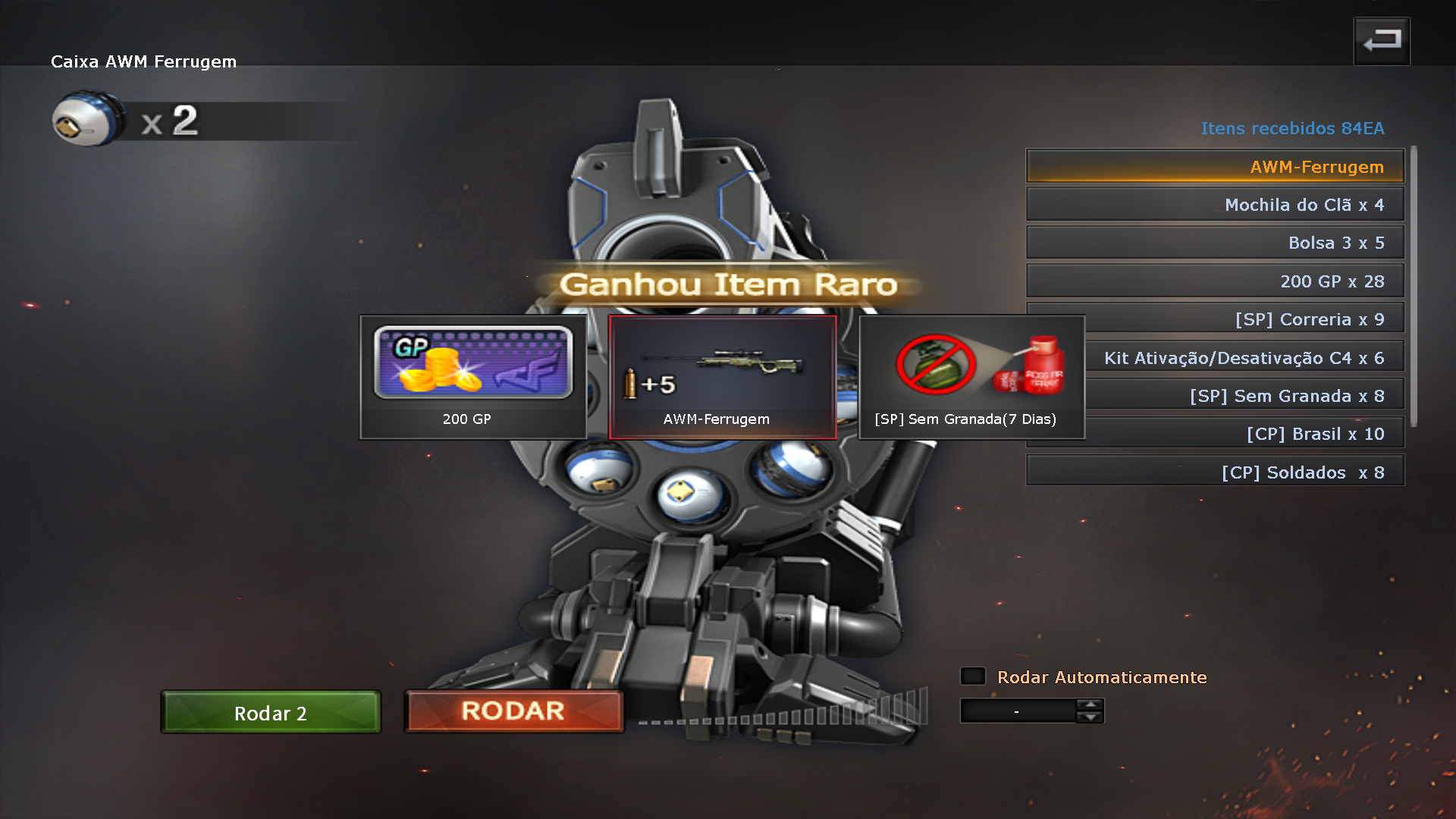Increase the auto-spin count with the up arrow

coord(1090,705)
